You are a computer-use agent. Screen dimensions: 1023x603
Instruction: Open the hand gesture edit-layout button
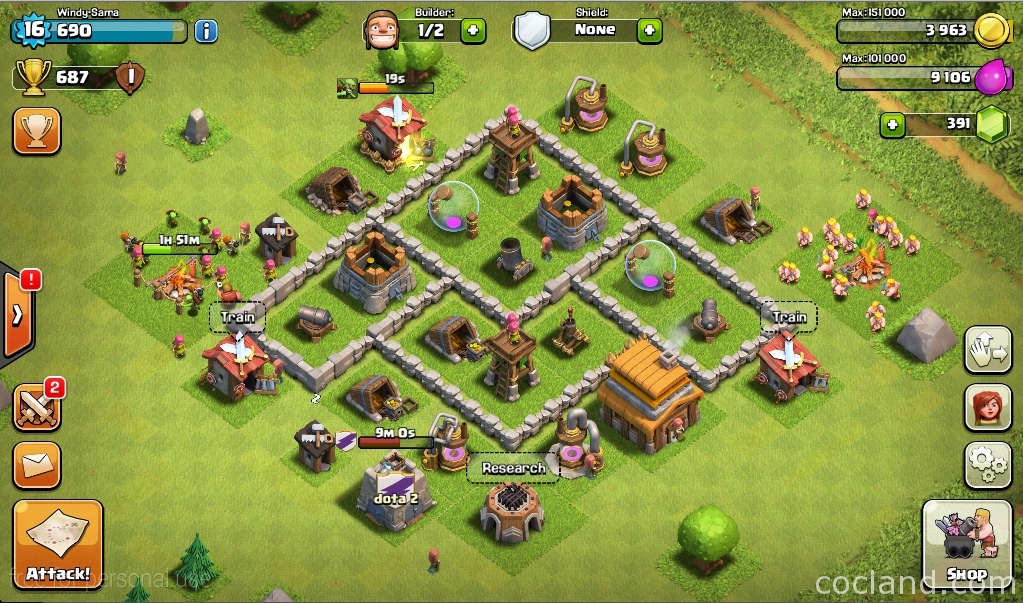click(x=988, y=350)
